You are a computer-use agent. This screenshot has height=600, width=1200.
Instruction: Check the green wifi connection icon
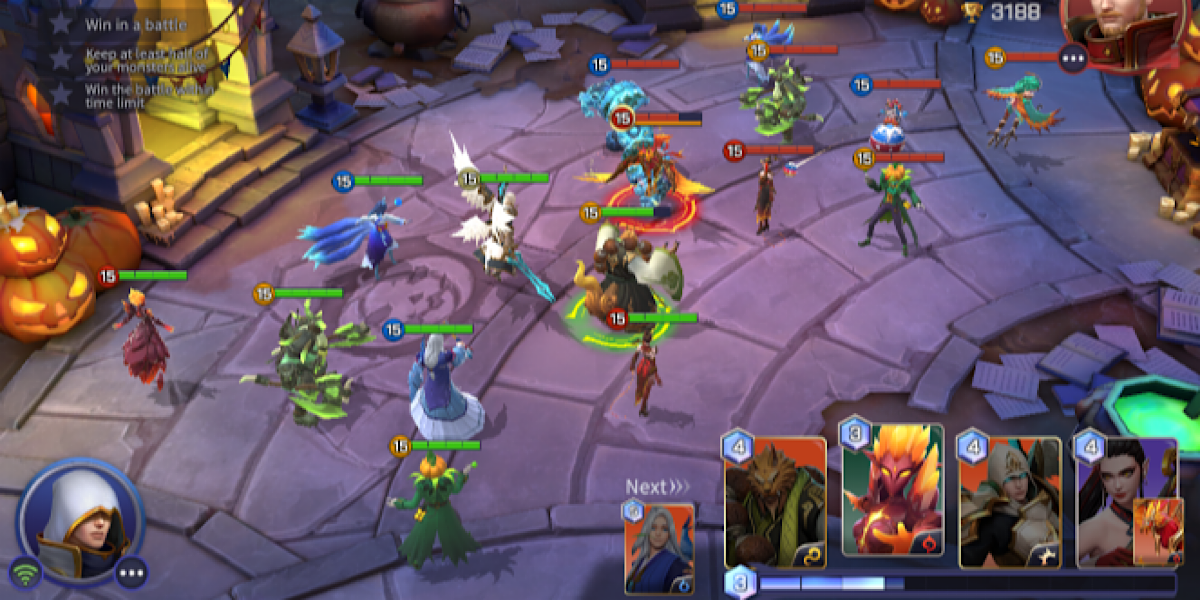(24, 574)
